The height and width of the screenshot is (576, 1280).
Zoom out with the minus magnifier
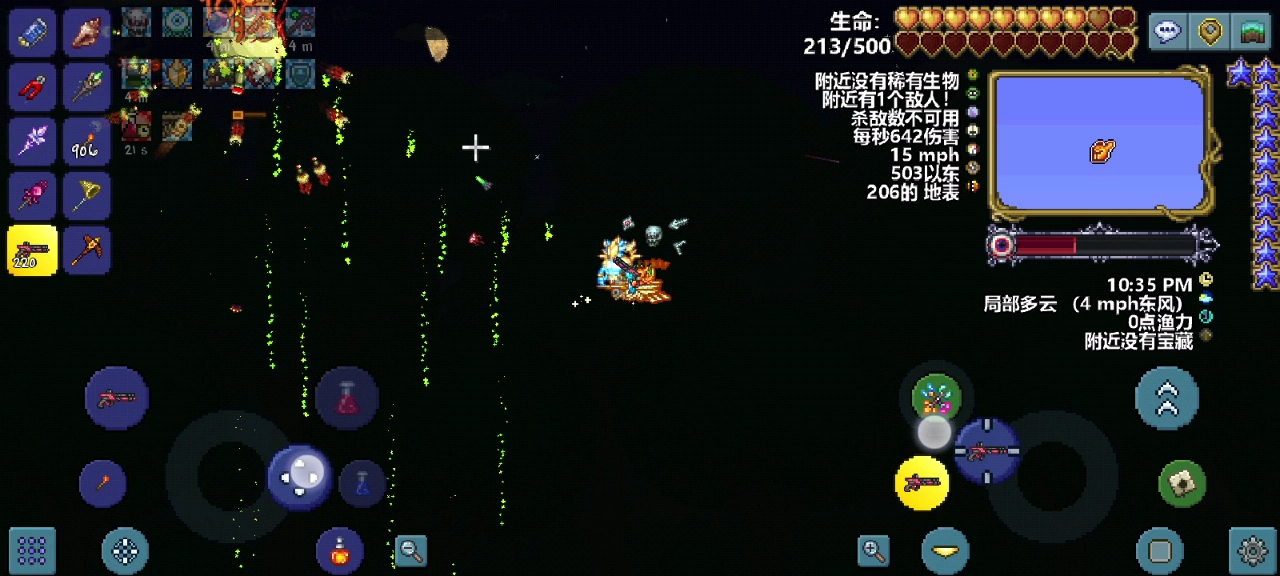tap(411, 549)
